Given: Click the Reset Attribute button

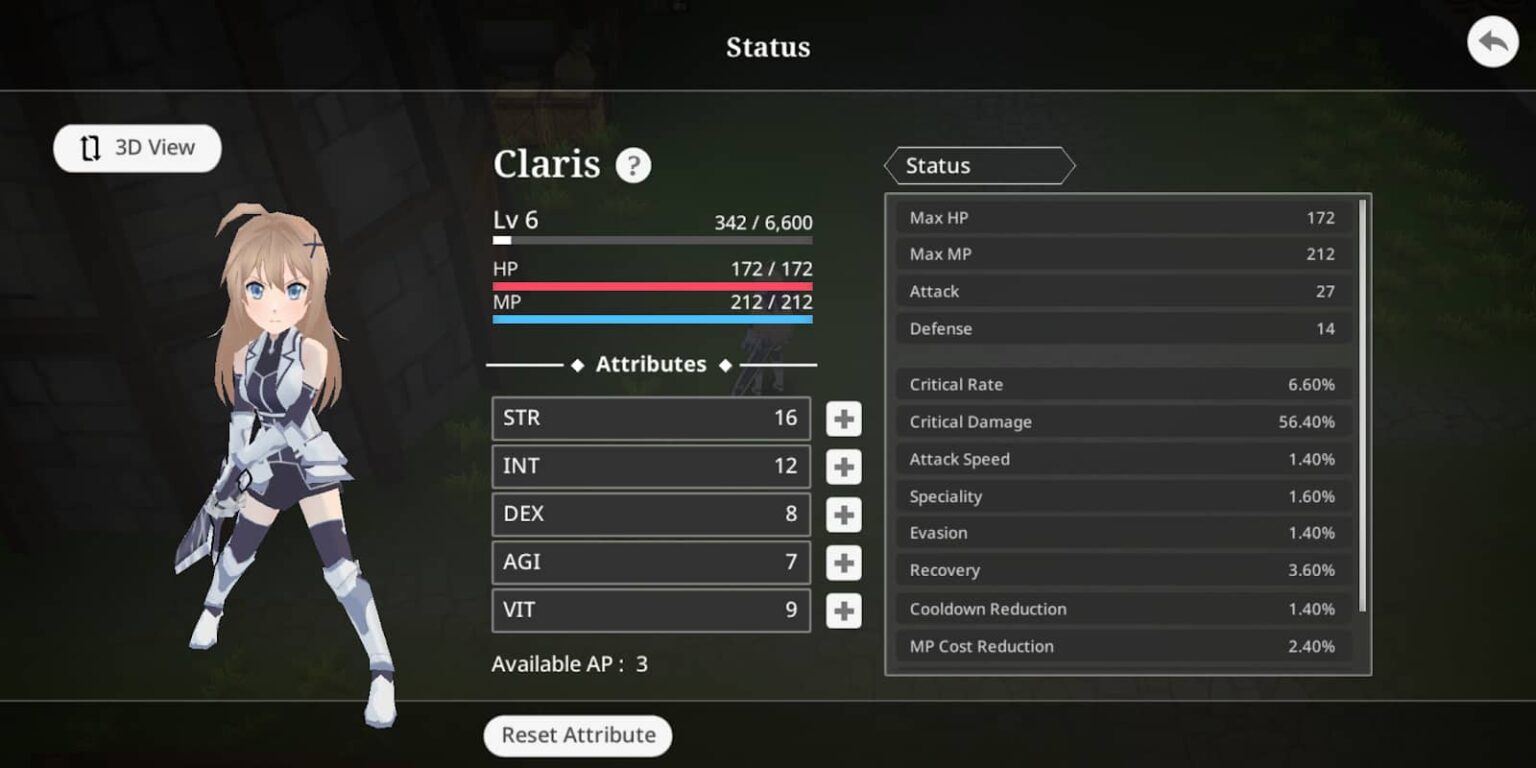Looking at the screenshot, I should coord(578,735).
